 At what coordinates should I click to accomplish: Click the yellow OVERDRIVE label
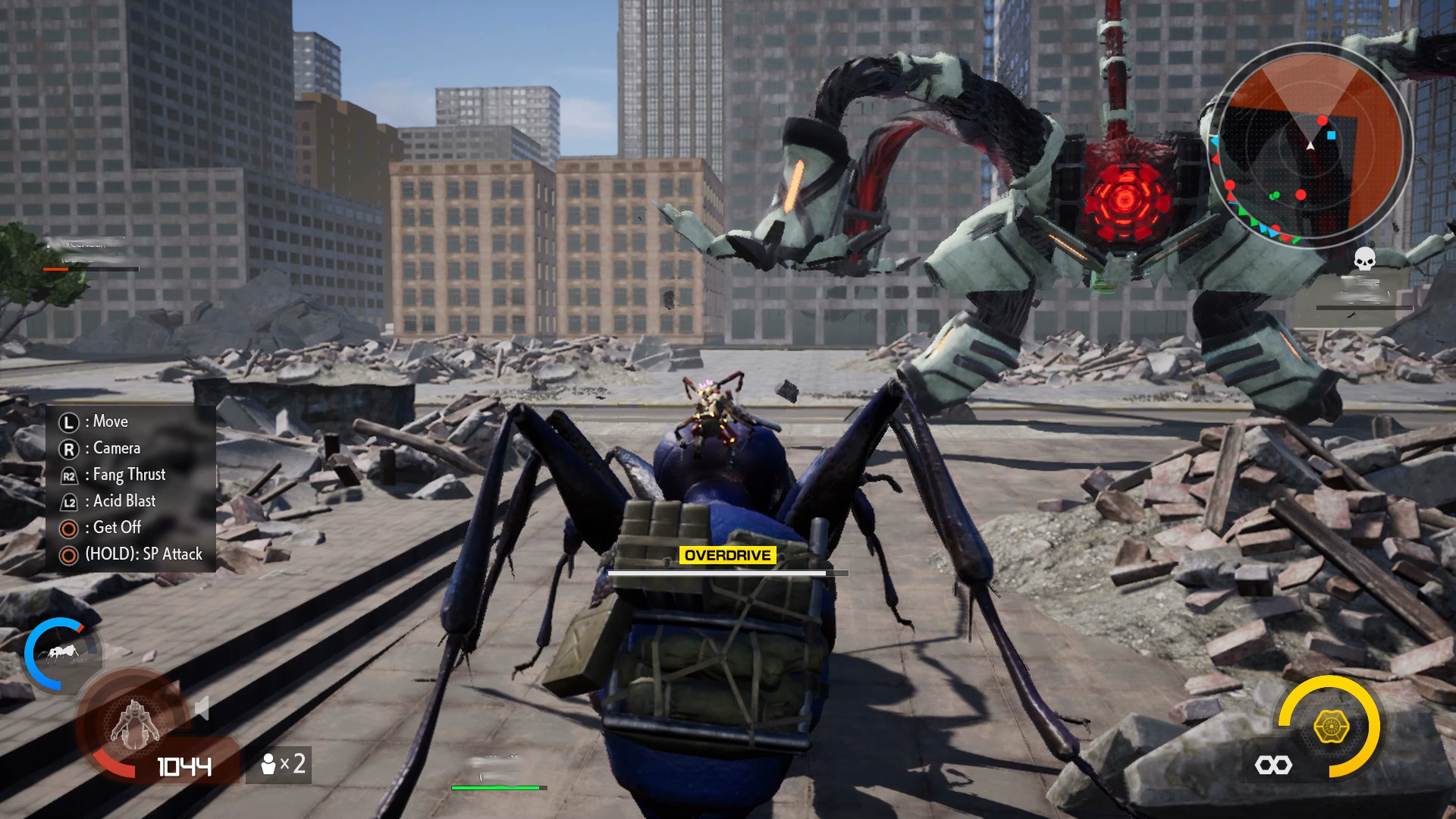[727, 555]
